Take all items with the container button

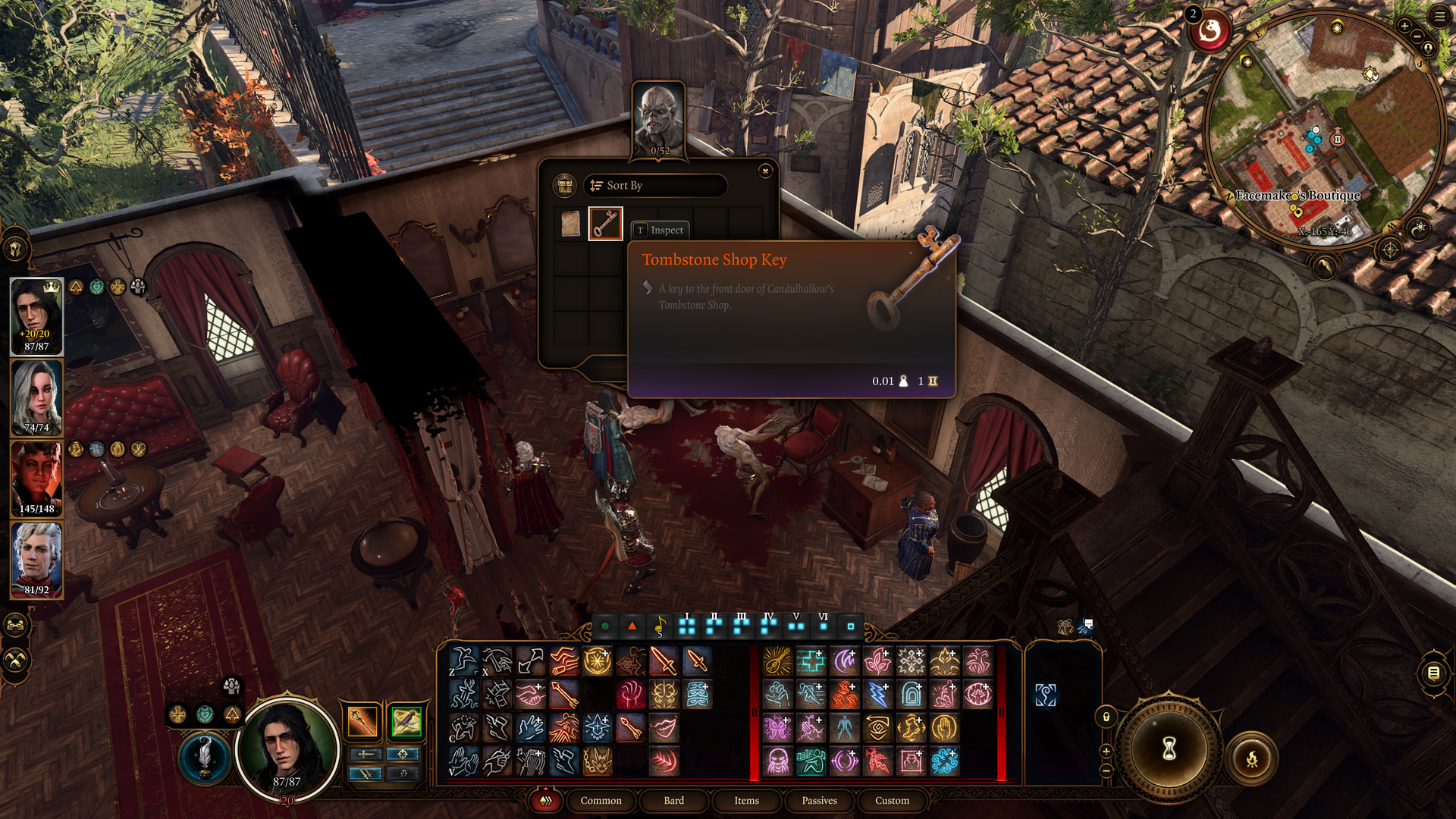click(564, 186)
